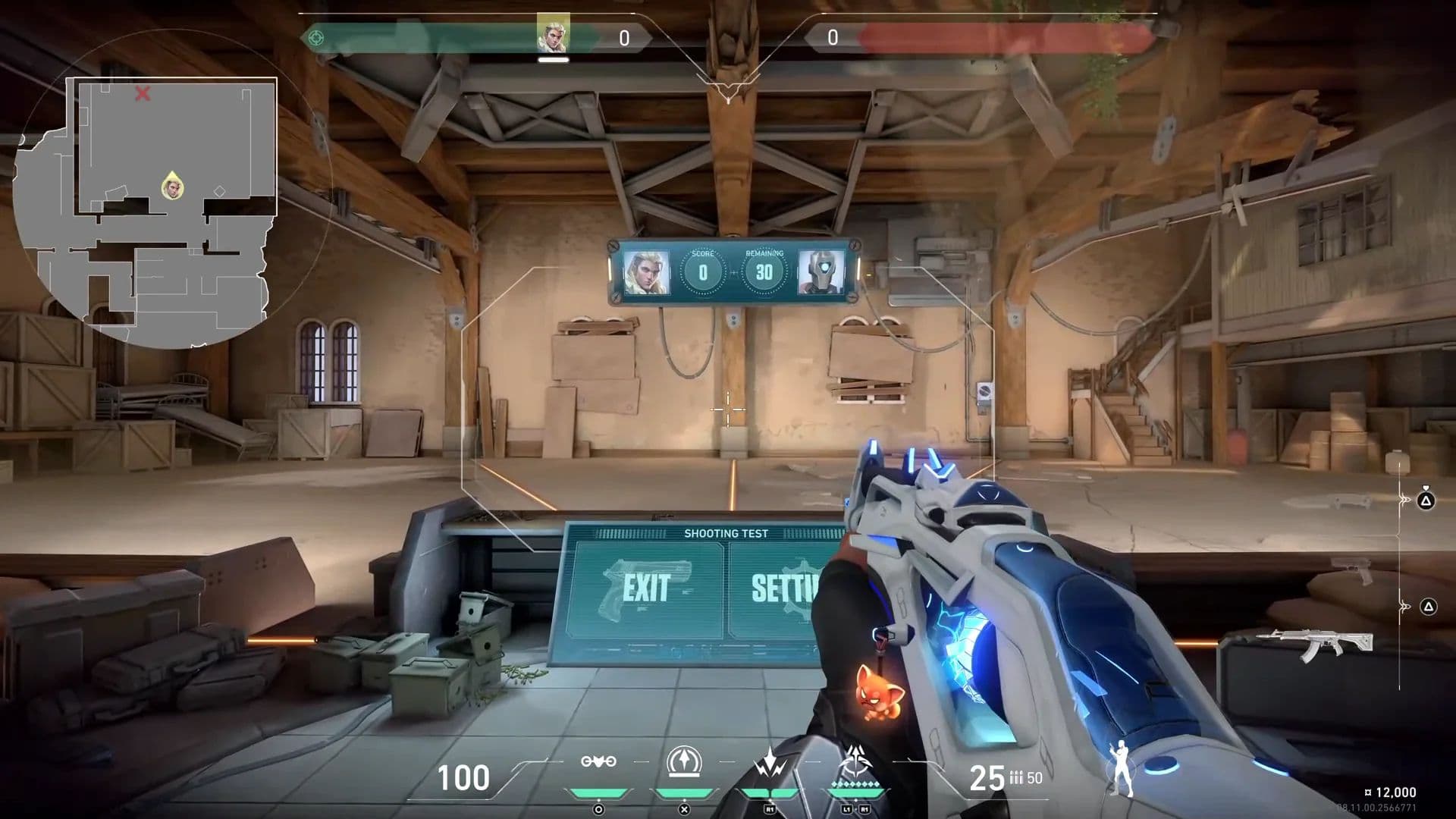This screenshot has width=1456, height=819.
Task: Choose the EXIT panel of the Shooting Test
Action: (x=646, y=588)
